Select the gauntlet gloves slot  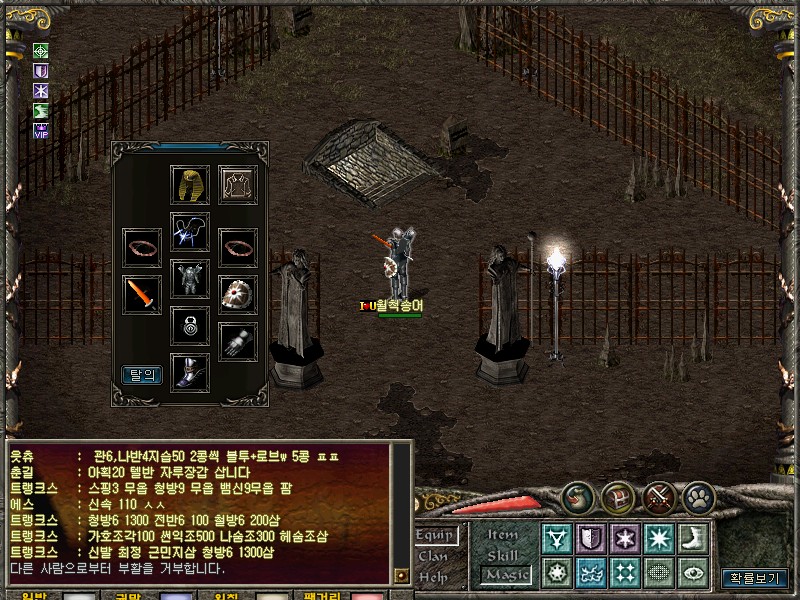(x=238, y=342)
